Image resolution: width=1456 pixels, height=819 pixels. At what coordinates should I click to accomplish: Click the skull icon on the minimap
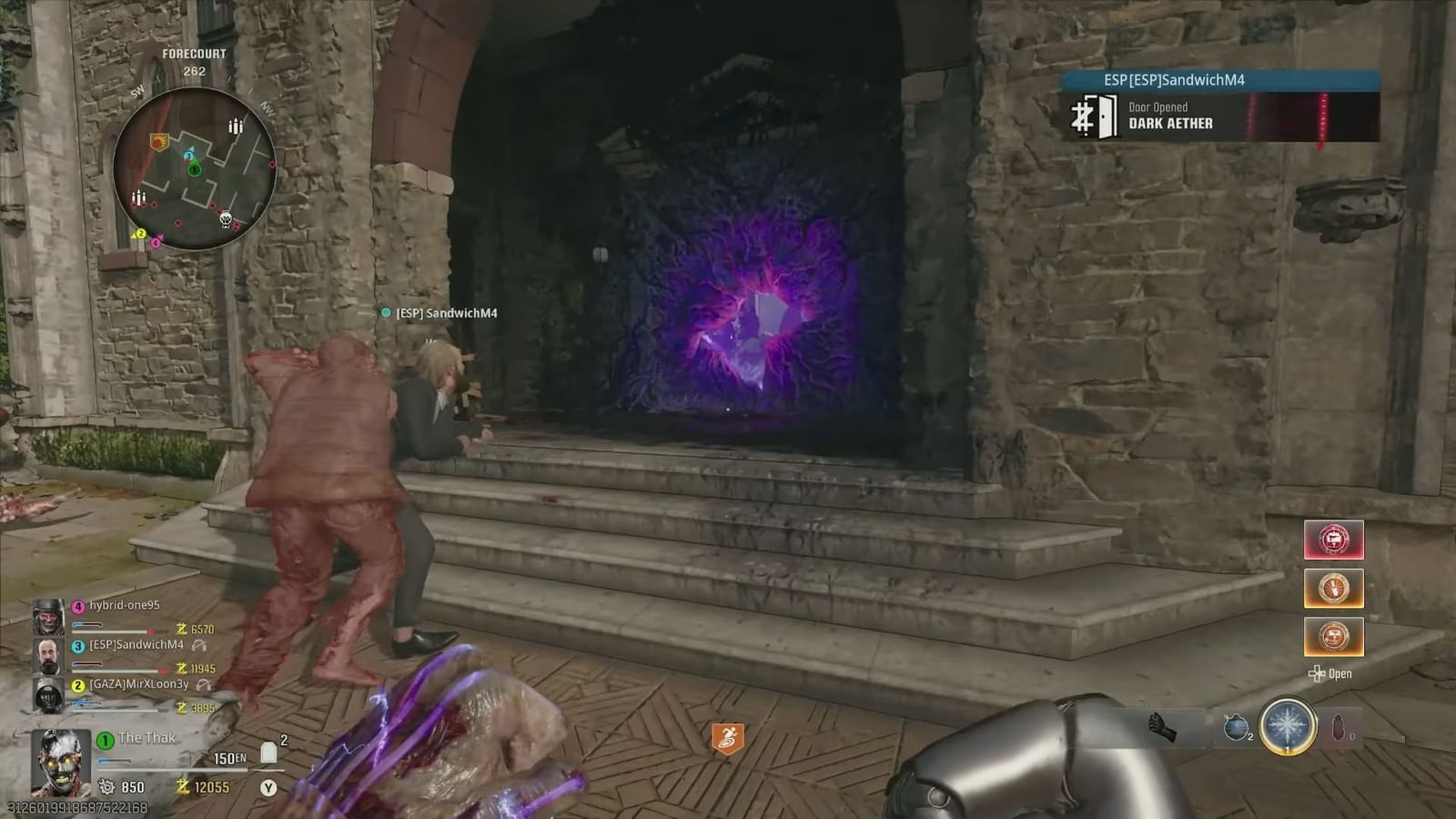[x=225, y=219]
